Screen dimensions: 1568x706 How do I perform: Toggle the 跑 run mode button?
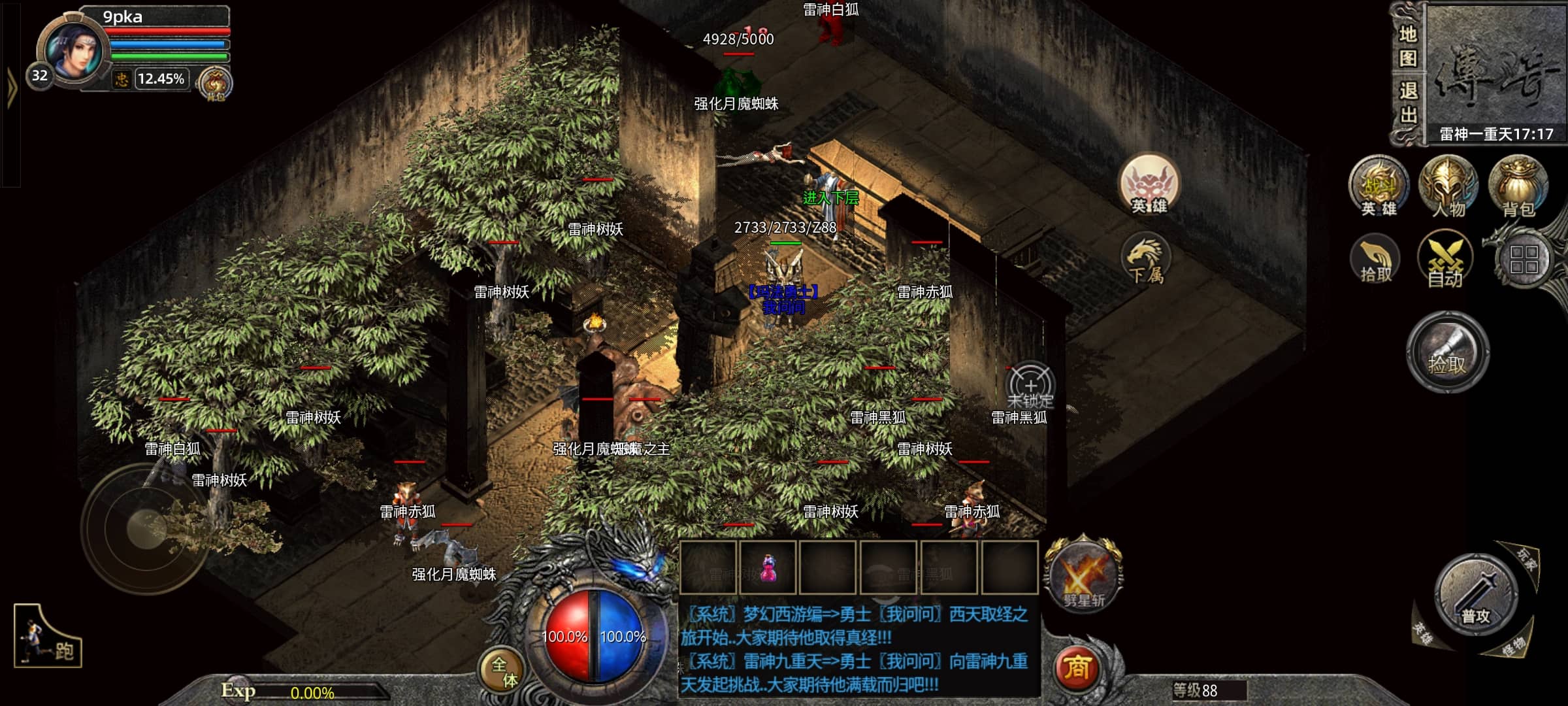click(48, 637)
